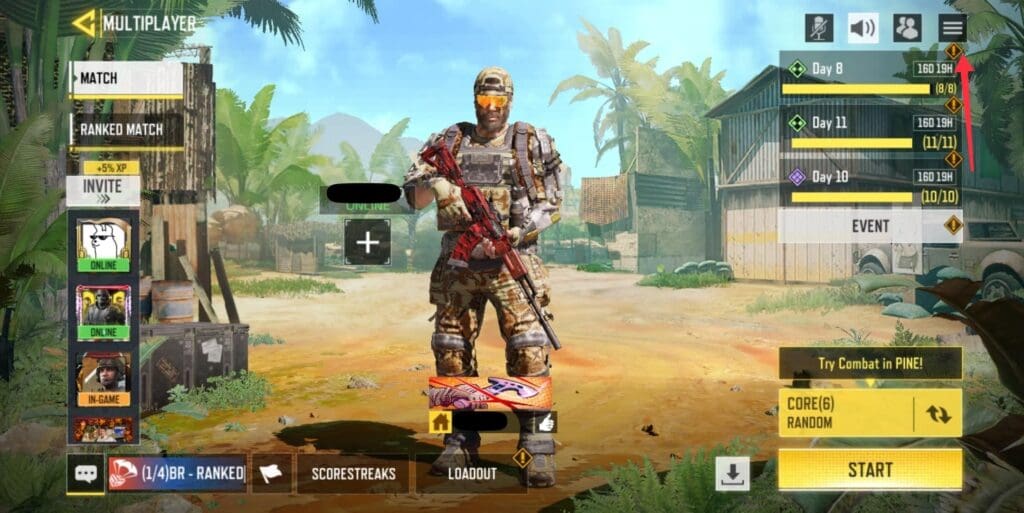This screenshot has width=1024, height=513.
Task: Toggle the speaker sound icon
Action: pyautogui.click(x=863, y=28)
